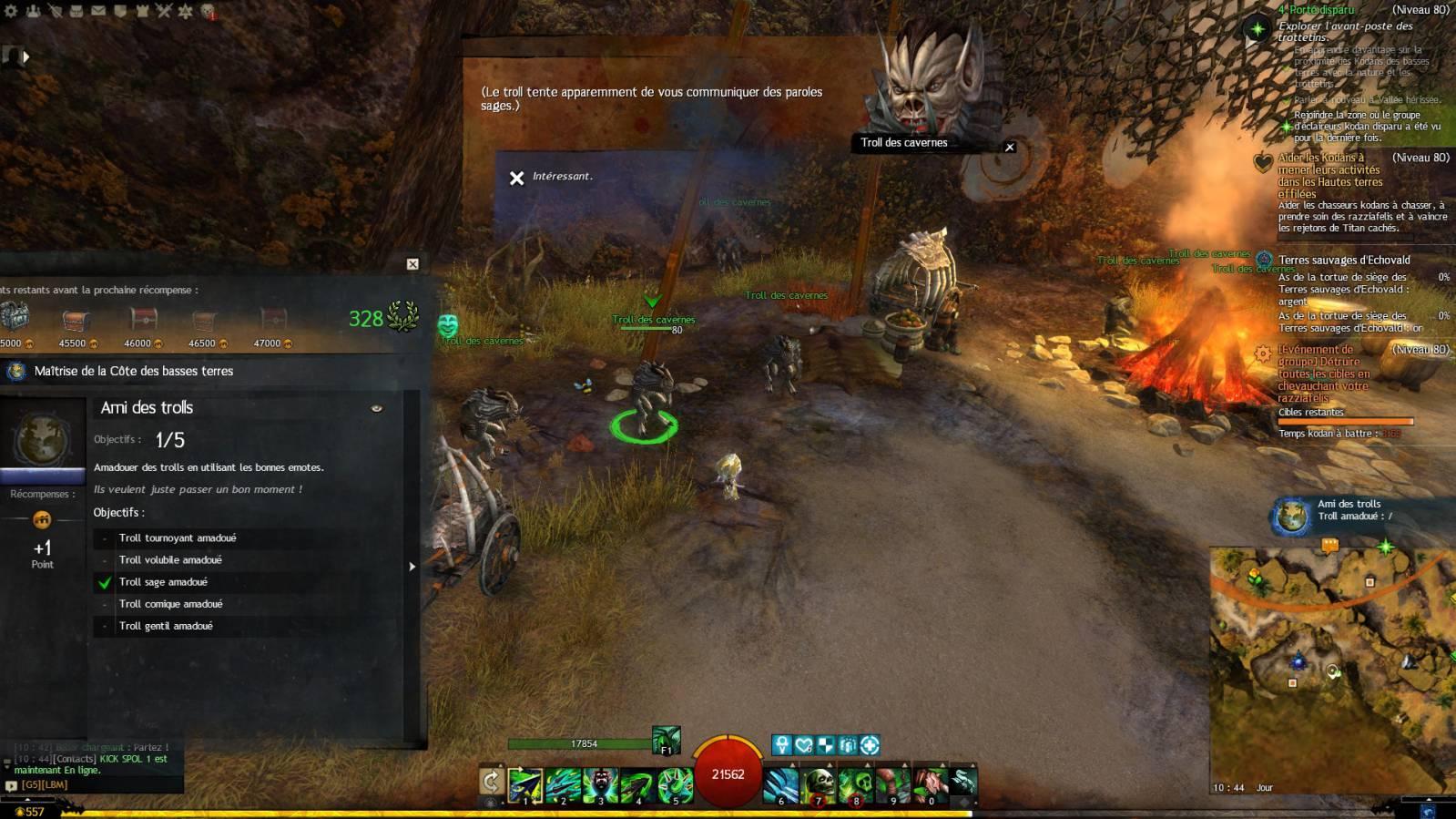This screenshot has width=1456, height=819.
Task: Use the roaring face skill in slot 3
Action: click(600, 784)
